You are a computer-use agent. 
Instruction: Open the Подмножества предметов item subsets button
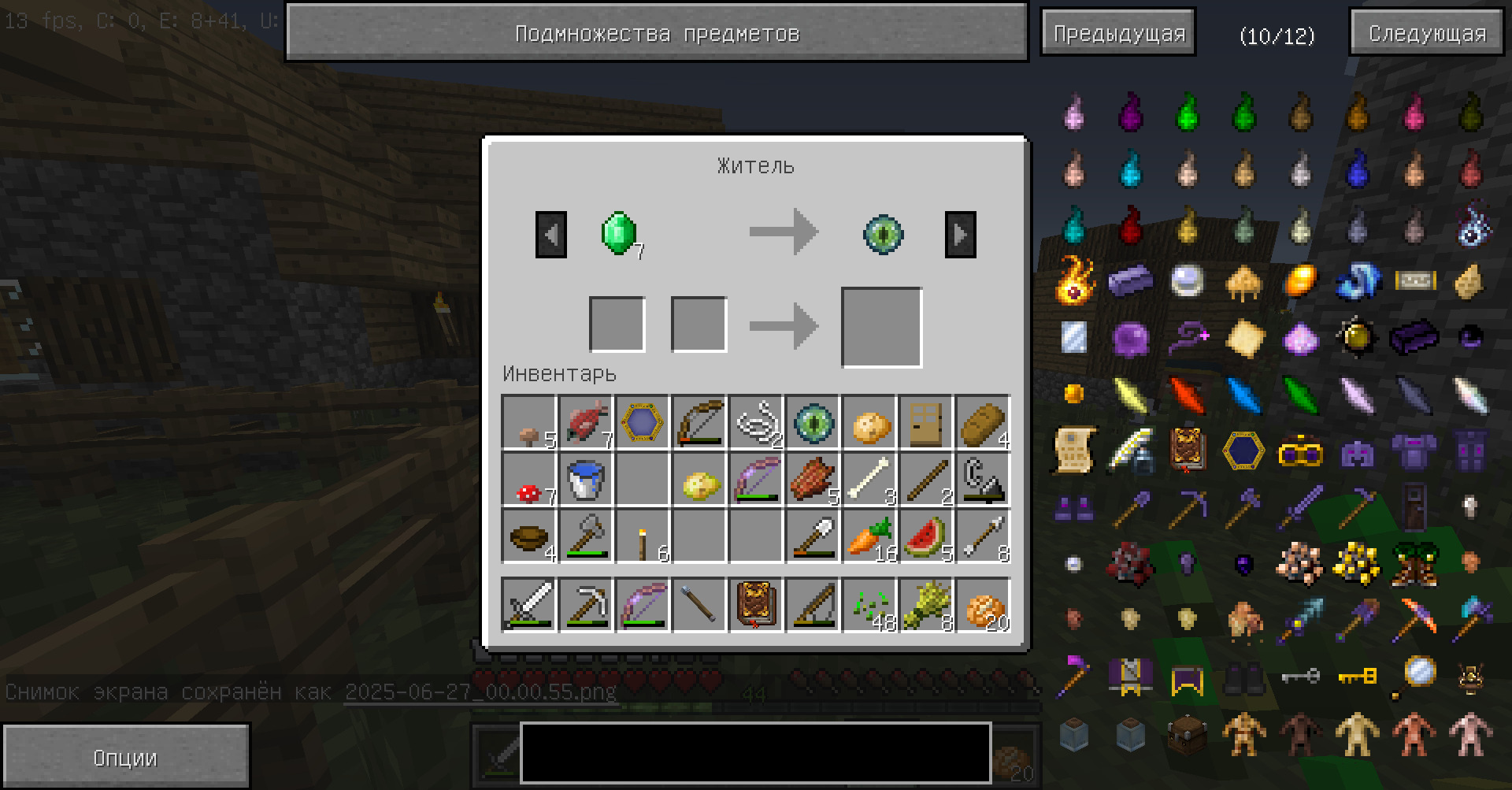[x=657, y=33]
